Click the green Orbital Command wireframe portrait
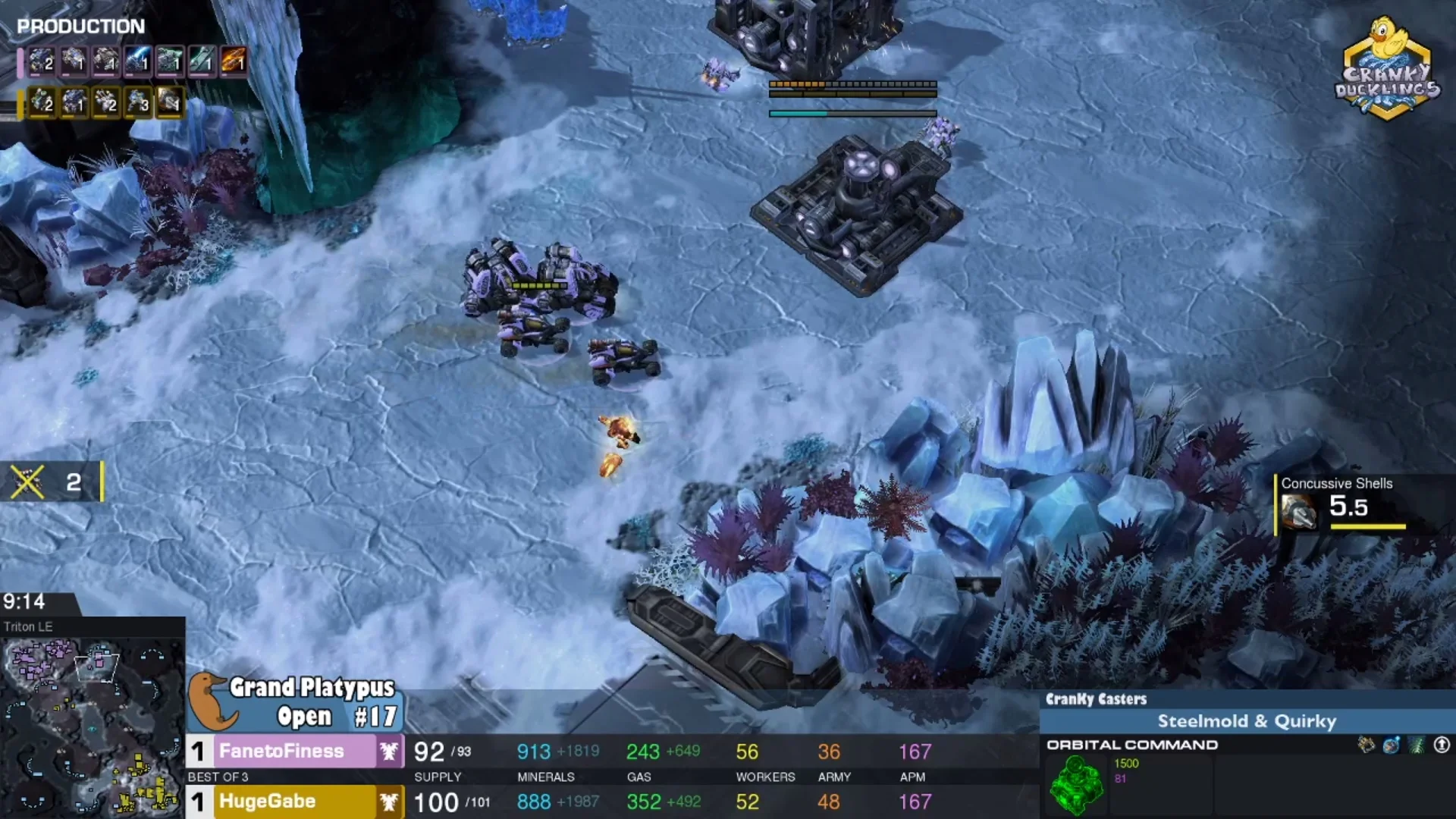This screenshot has width=1456, height=819. [1076, 785]
